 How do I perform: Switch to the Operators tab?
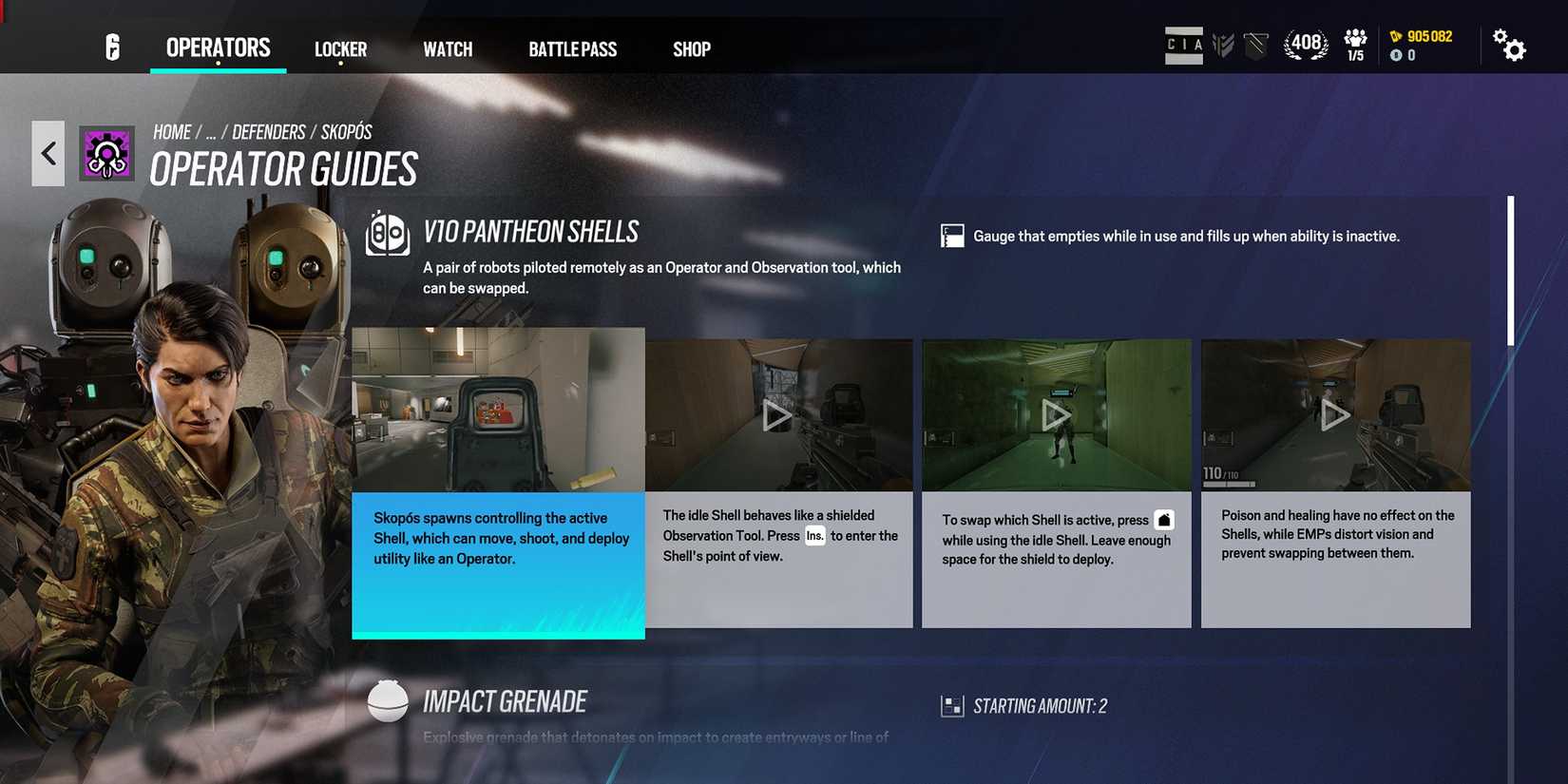point(218,48)
